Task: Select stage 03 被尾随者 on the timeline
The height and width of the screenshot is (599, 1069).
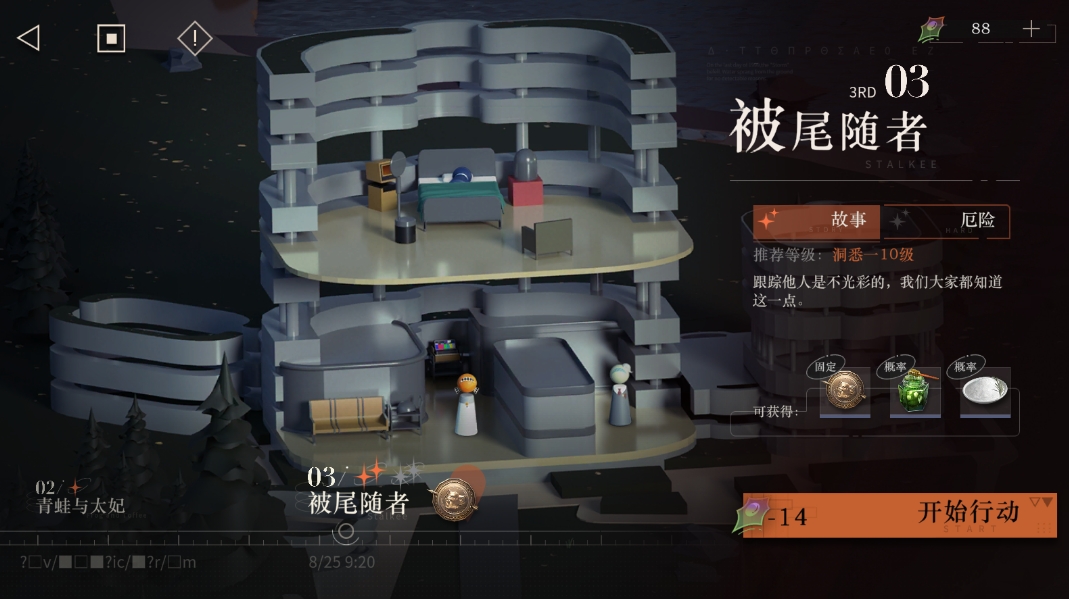Action: [x=358, y=494]
